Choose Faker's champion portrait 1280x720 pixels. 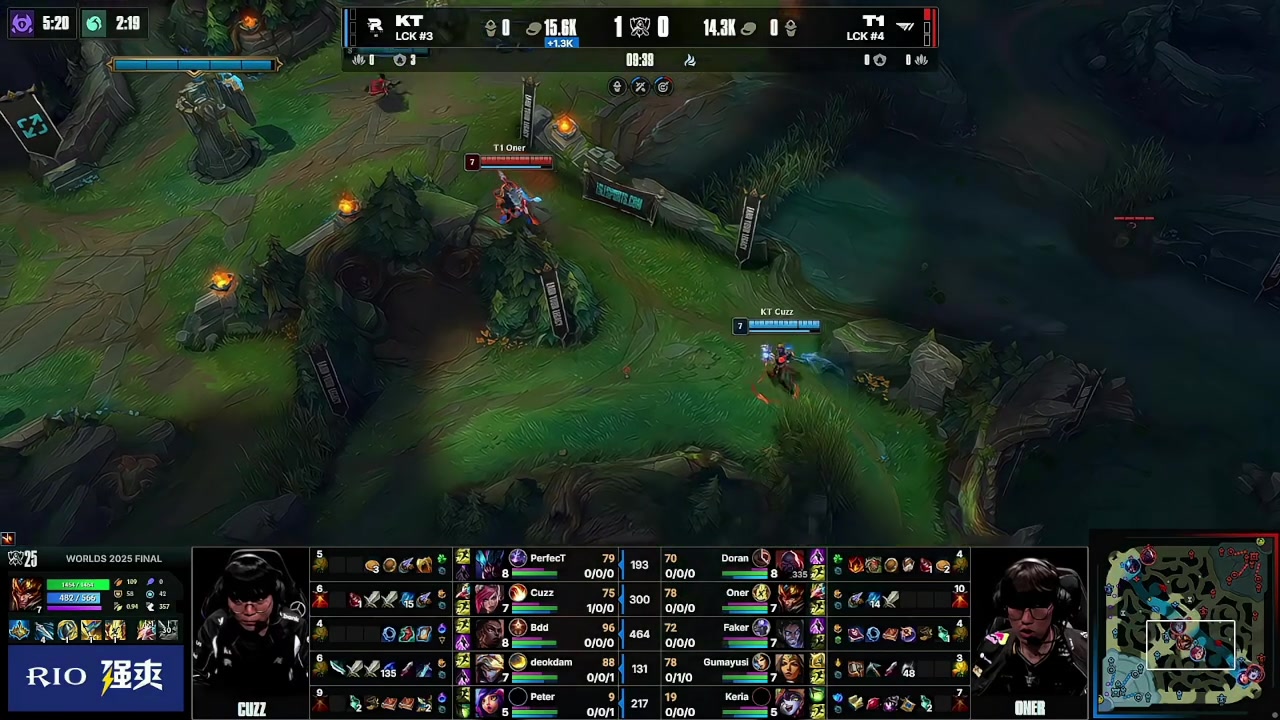tap(789, 634)
